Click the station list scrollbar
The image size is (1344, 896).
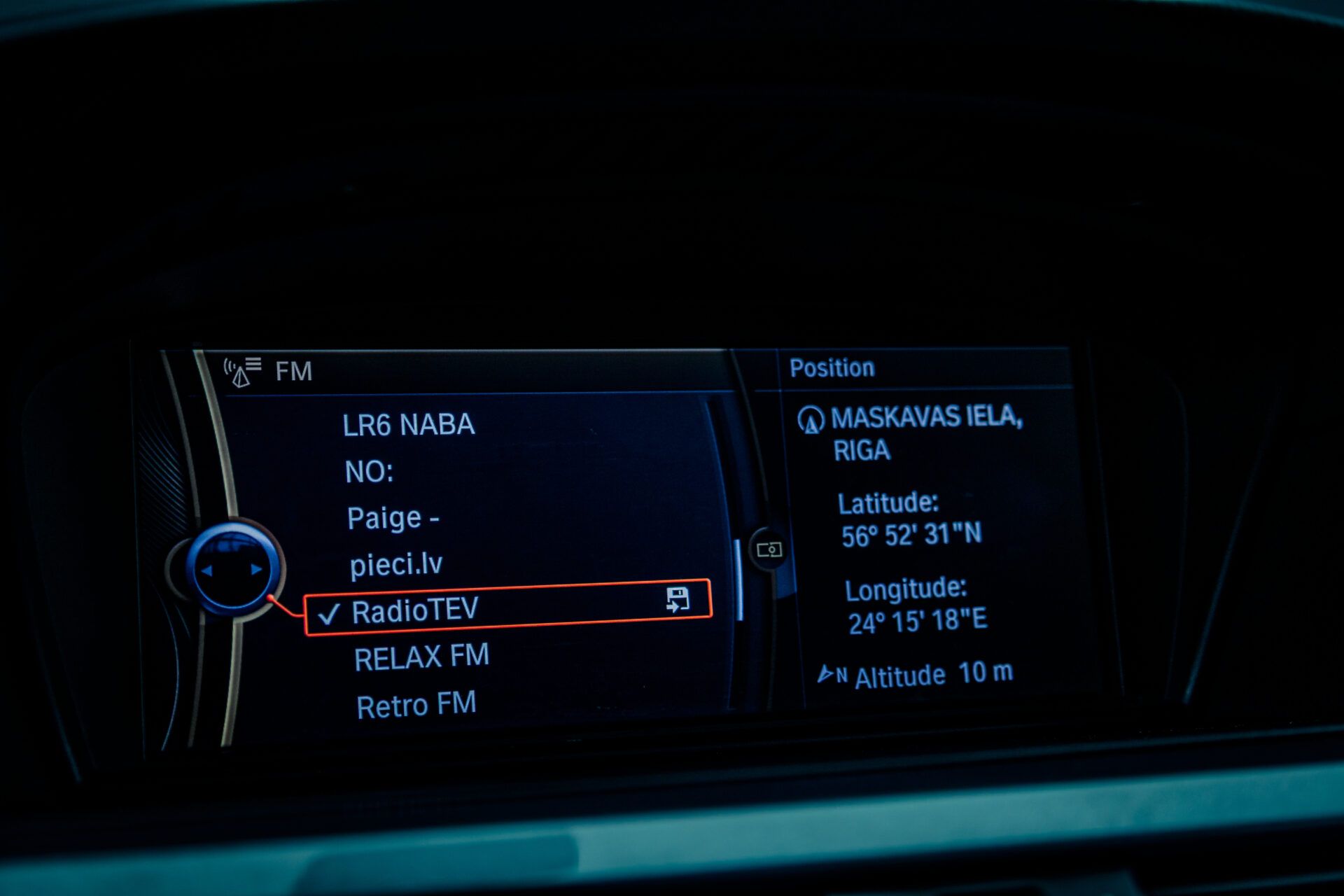[x=738, y=580]
